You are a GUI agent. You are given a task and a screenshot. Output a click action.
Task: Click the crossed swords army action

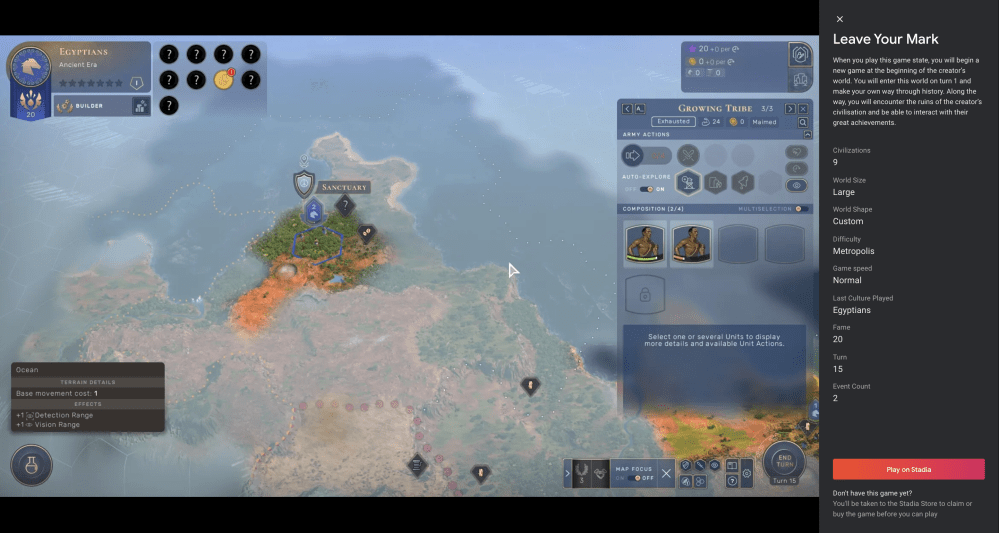point(687,155)
